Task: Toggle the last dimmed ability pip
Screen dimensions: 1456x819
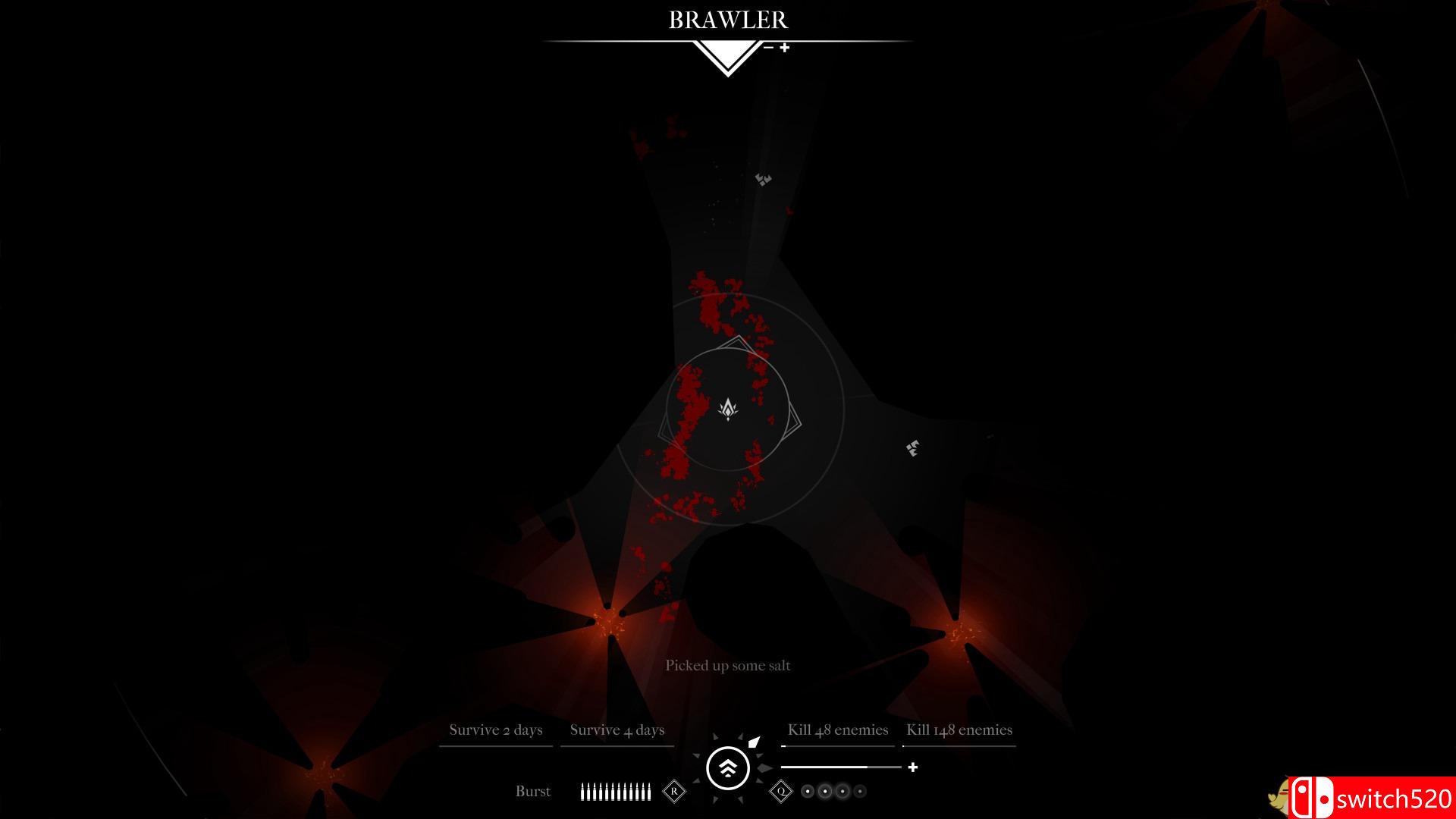Action: pyautogui.click(x=860, y=791)
